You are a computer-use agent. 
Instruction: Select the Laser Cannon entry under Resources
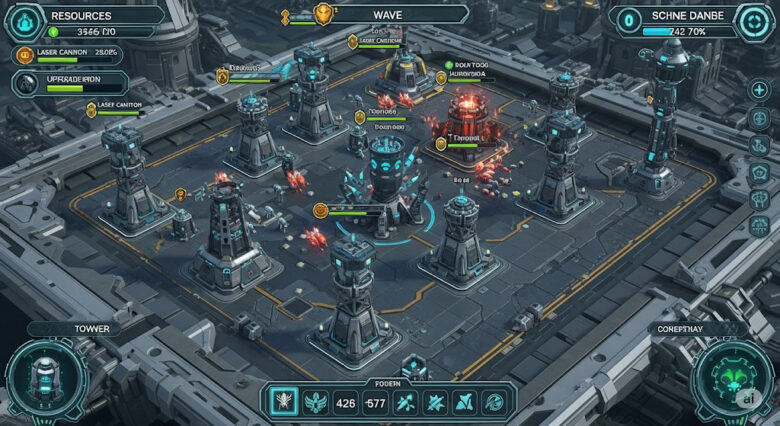[x=68, y=54]
